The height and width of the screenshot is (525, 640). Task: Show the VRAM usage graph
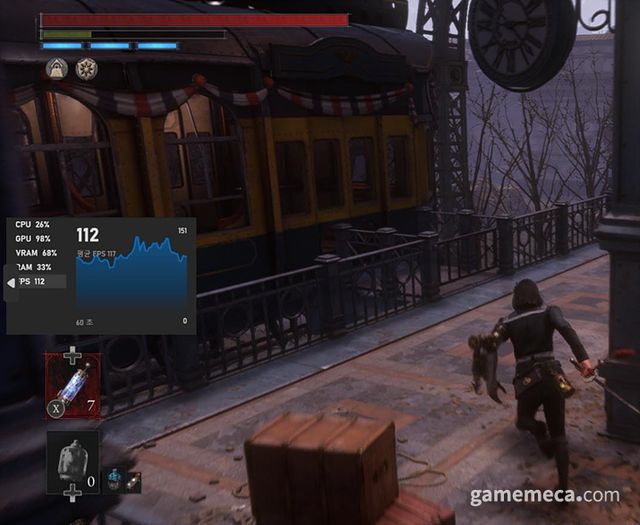pos(36,253)
